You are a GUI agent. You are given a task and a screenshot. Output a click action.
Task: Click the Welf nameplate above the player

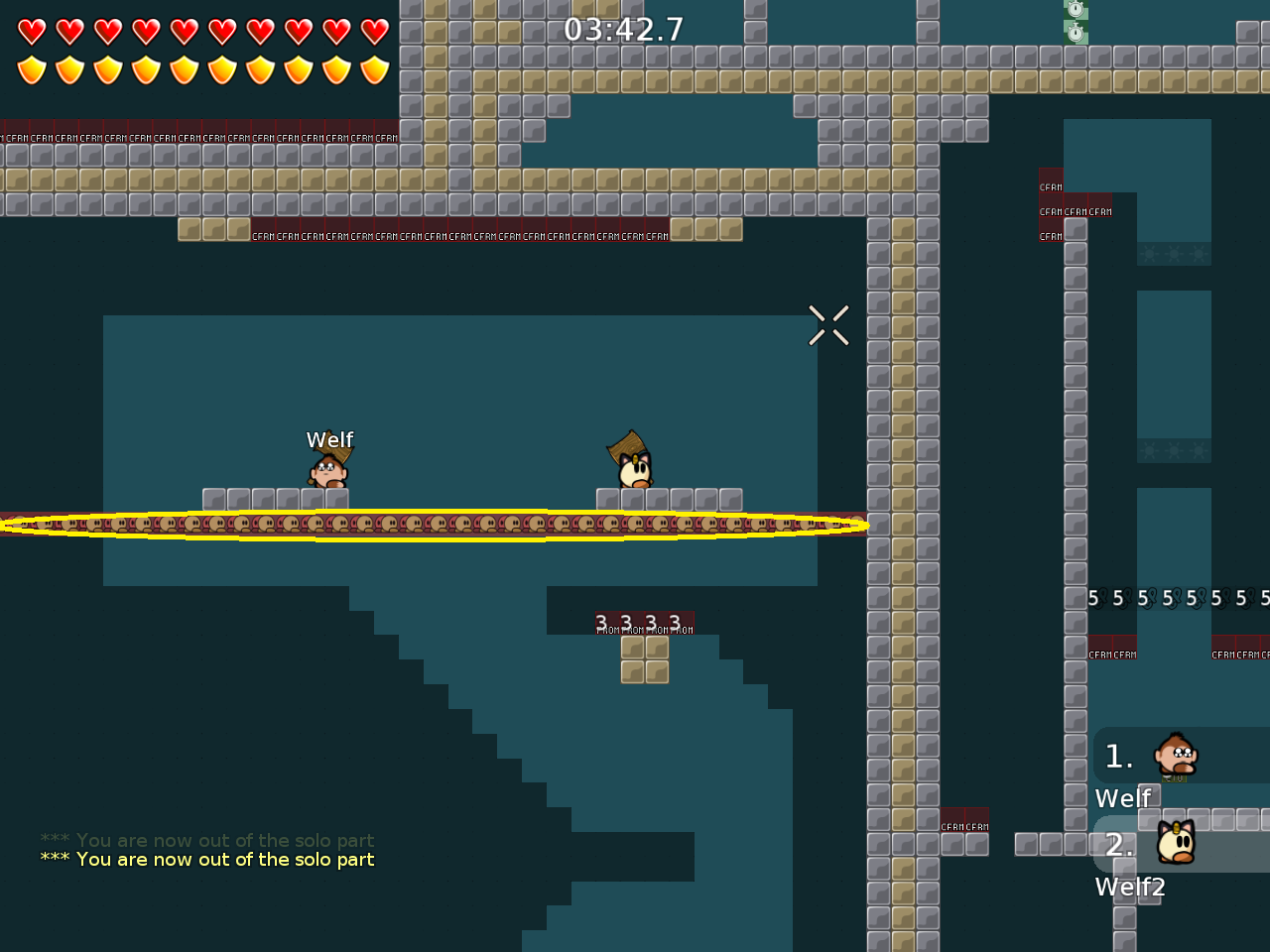point(329,439)
